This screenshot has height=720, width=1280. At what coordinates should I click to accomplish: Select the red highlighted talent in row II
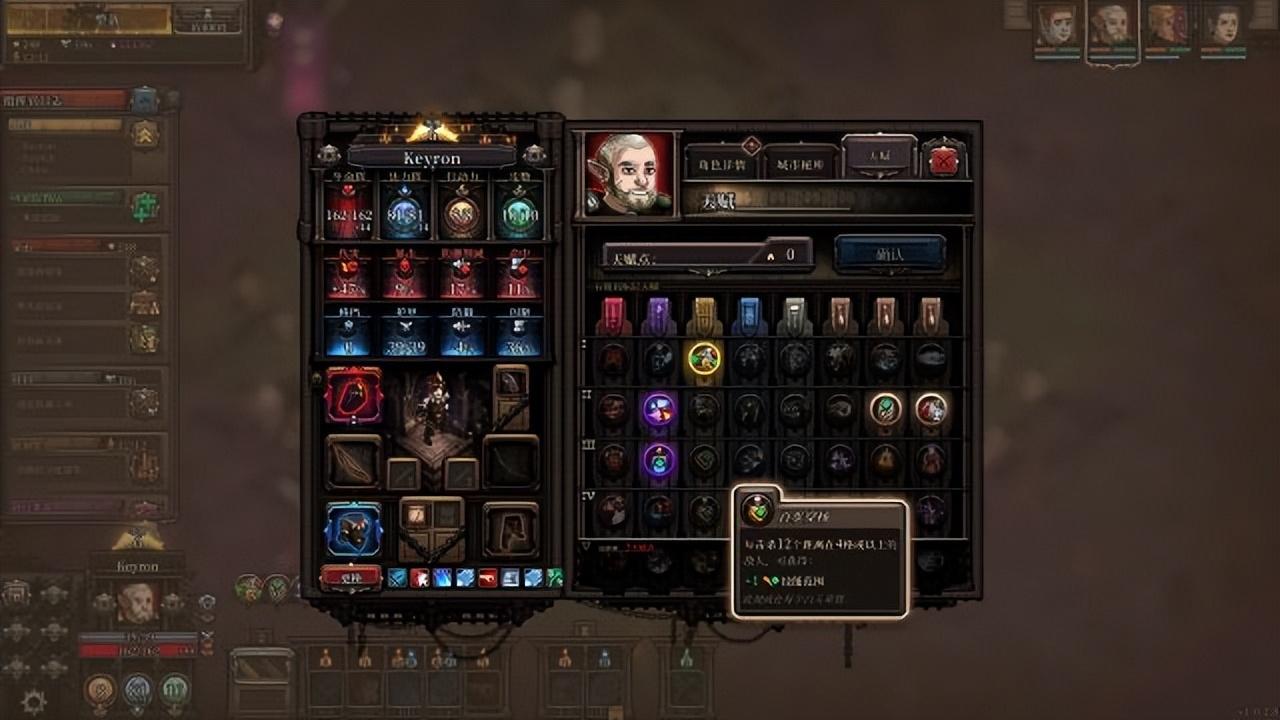931,409
